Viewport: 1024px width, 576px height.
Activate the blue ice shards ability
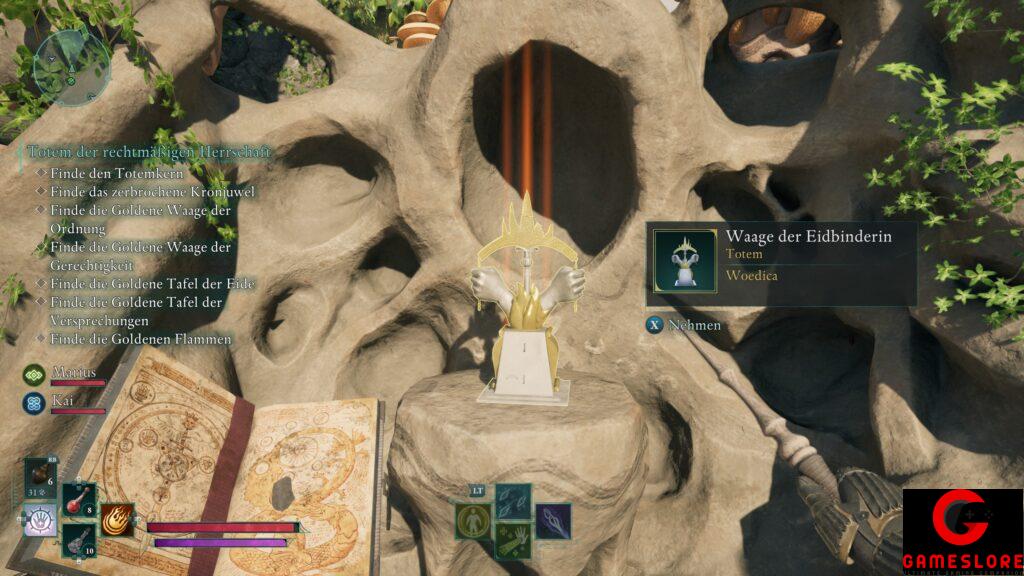(x=513, y=501)
